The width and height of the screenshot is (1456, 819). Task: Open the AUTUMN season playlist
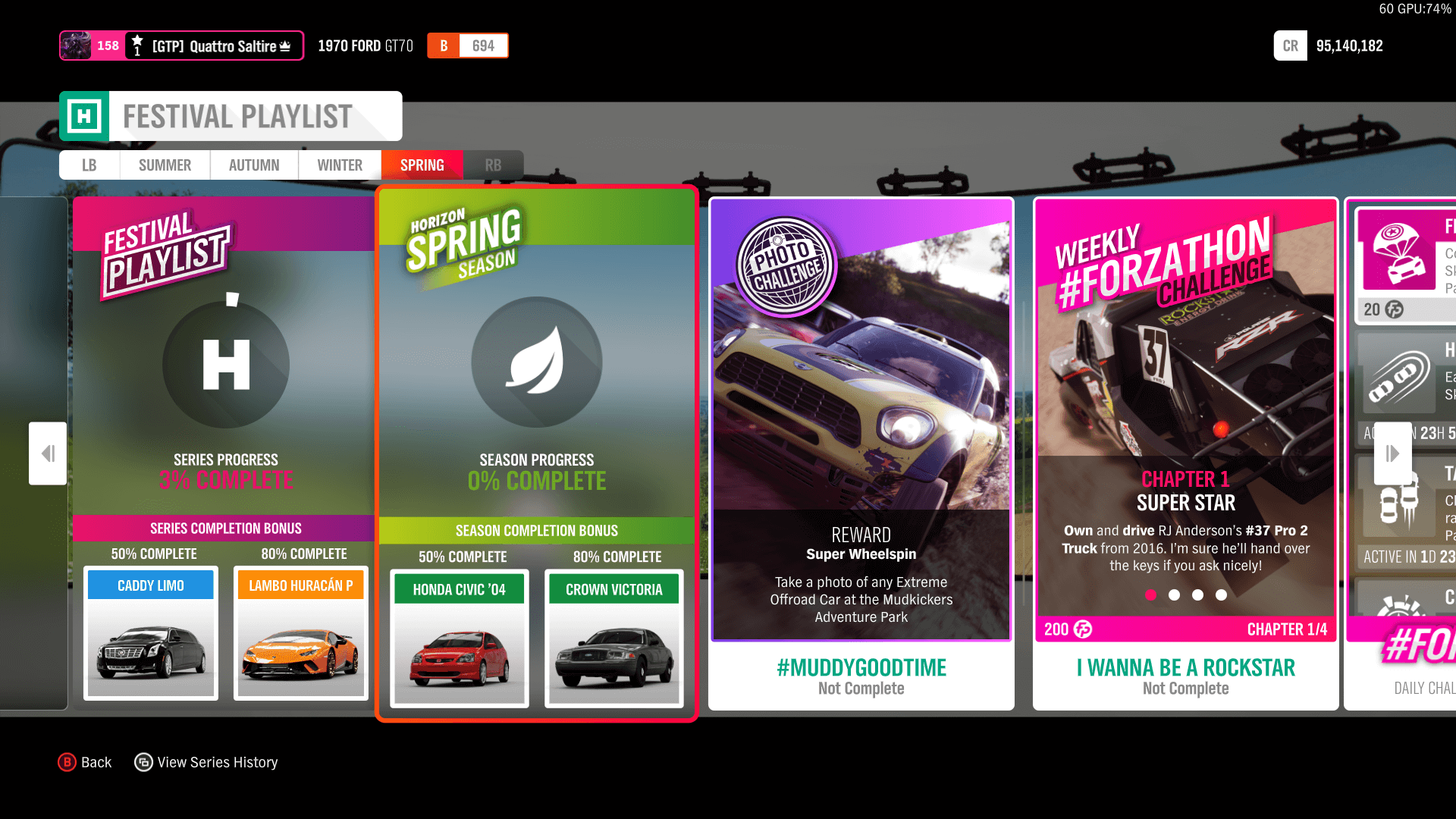point(253,165)
